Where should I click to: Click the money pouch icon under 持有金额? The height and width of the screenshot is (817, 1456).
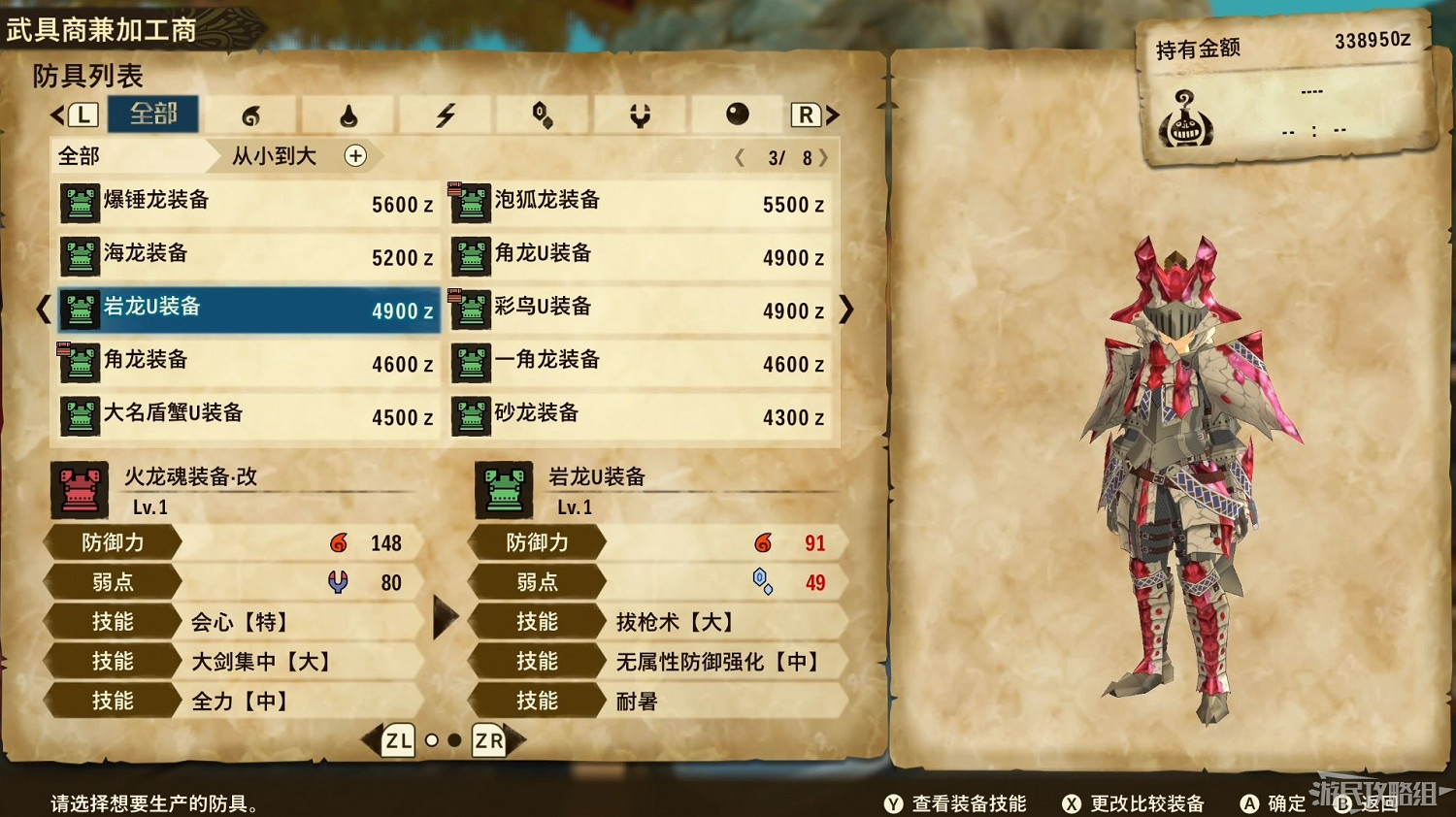click(1186, 120)
